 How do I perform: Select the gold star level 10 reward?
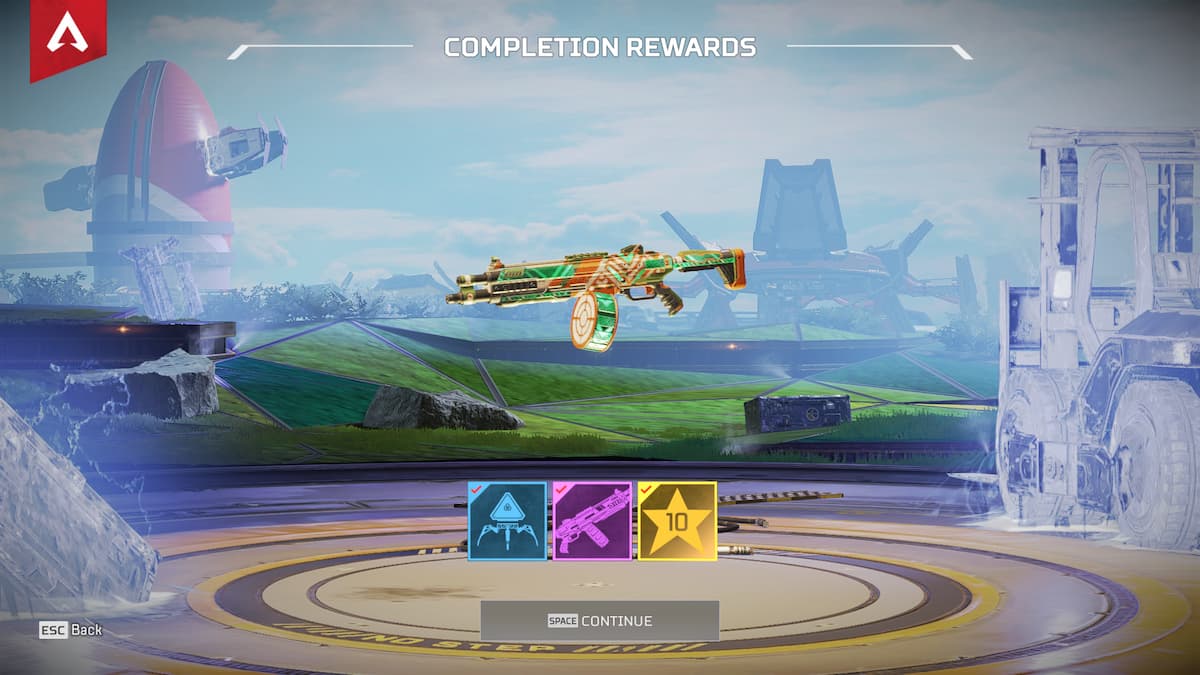(678, 521)
